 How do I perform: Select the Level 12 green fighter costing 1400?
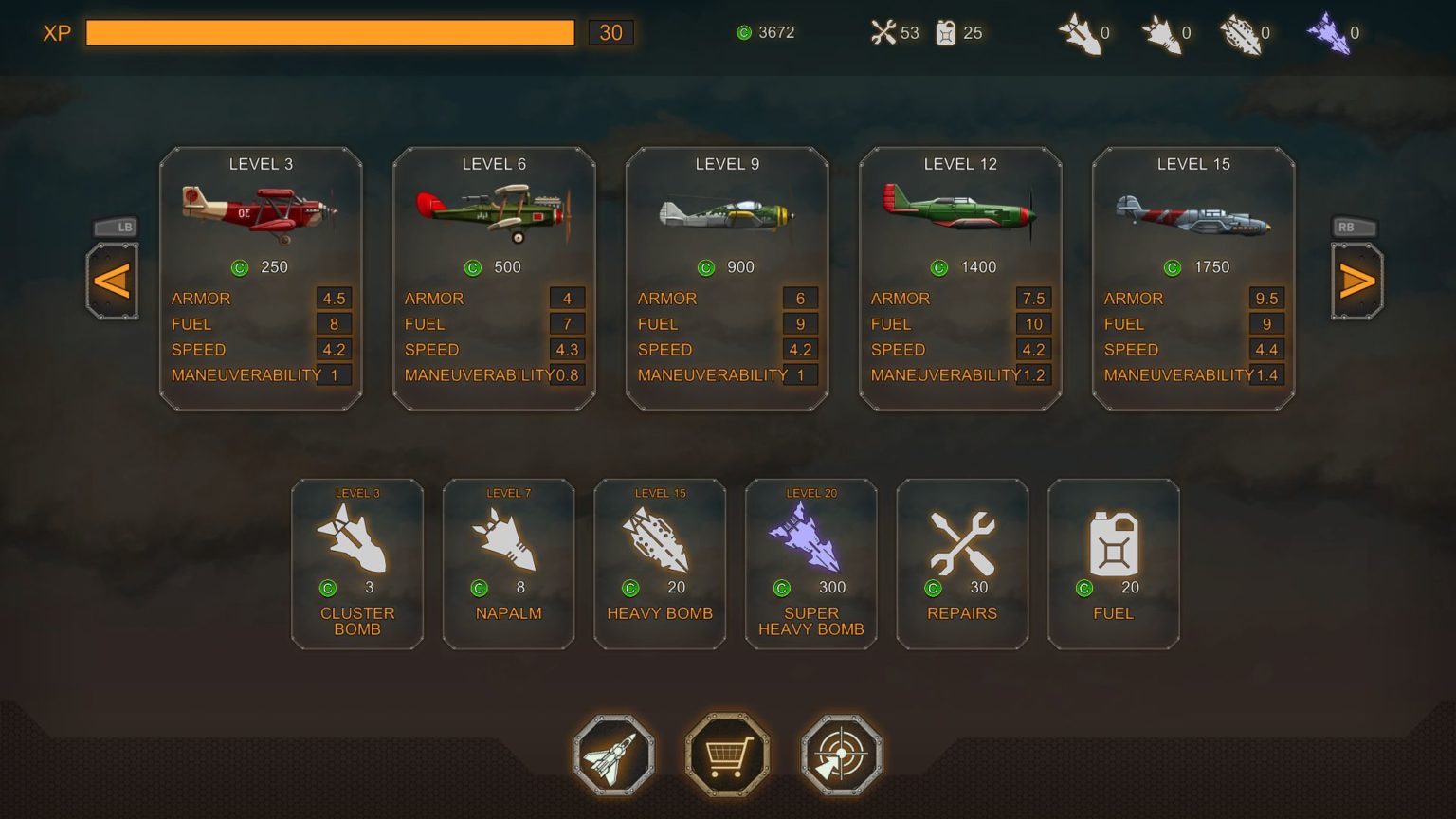tap(960, 279)
